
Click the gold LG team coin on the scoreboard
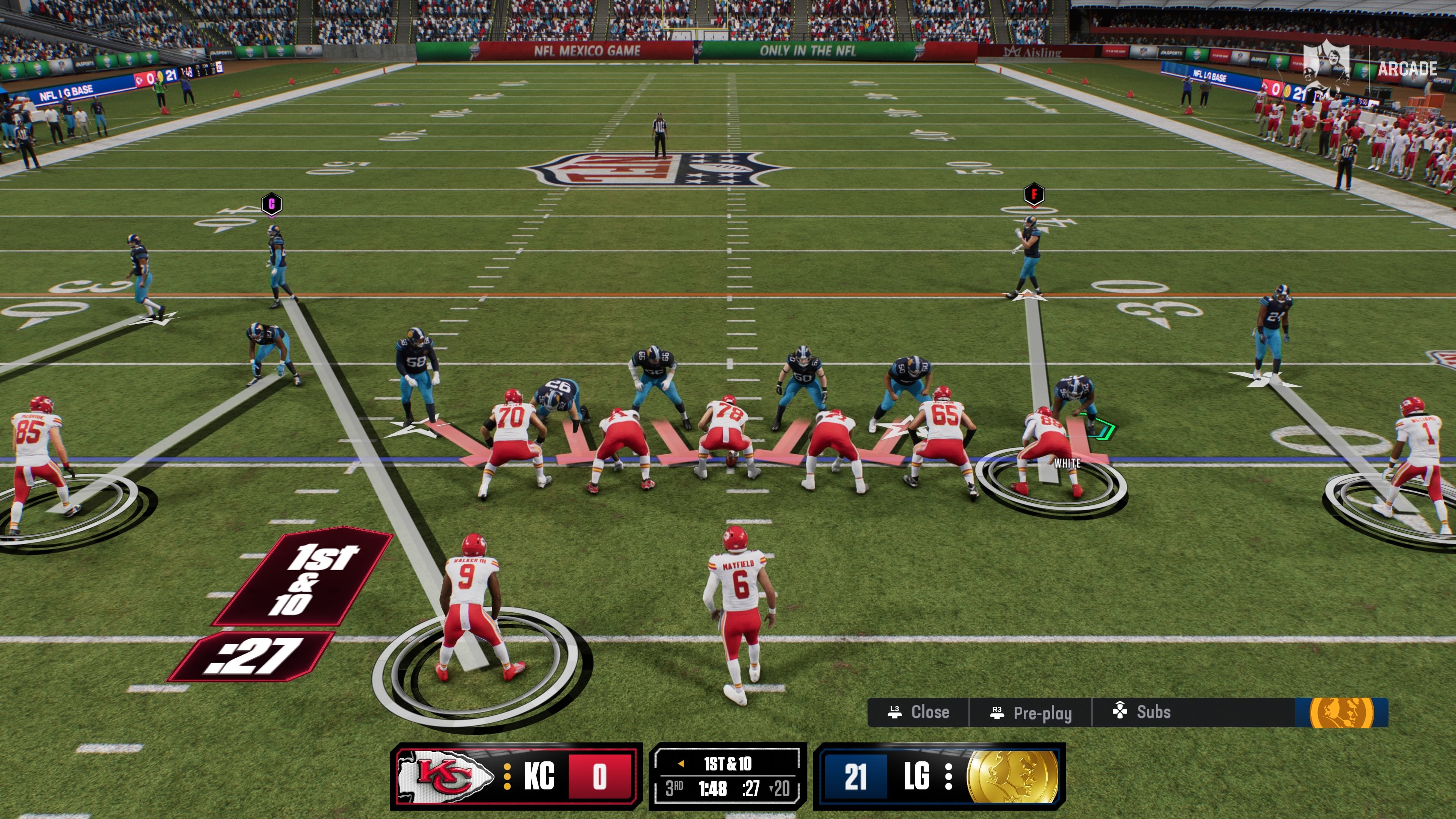(1012, 777)
